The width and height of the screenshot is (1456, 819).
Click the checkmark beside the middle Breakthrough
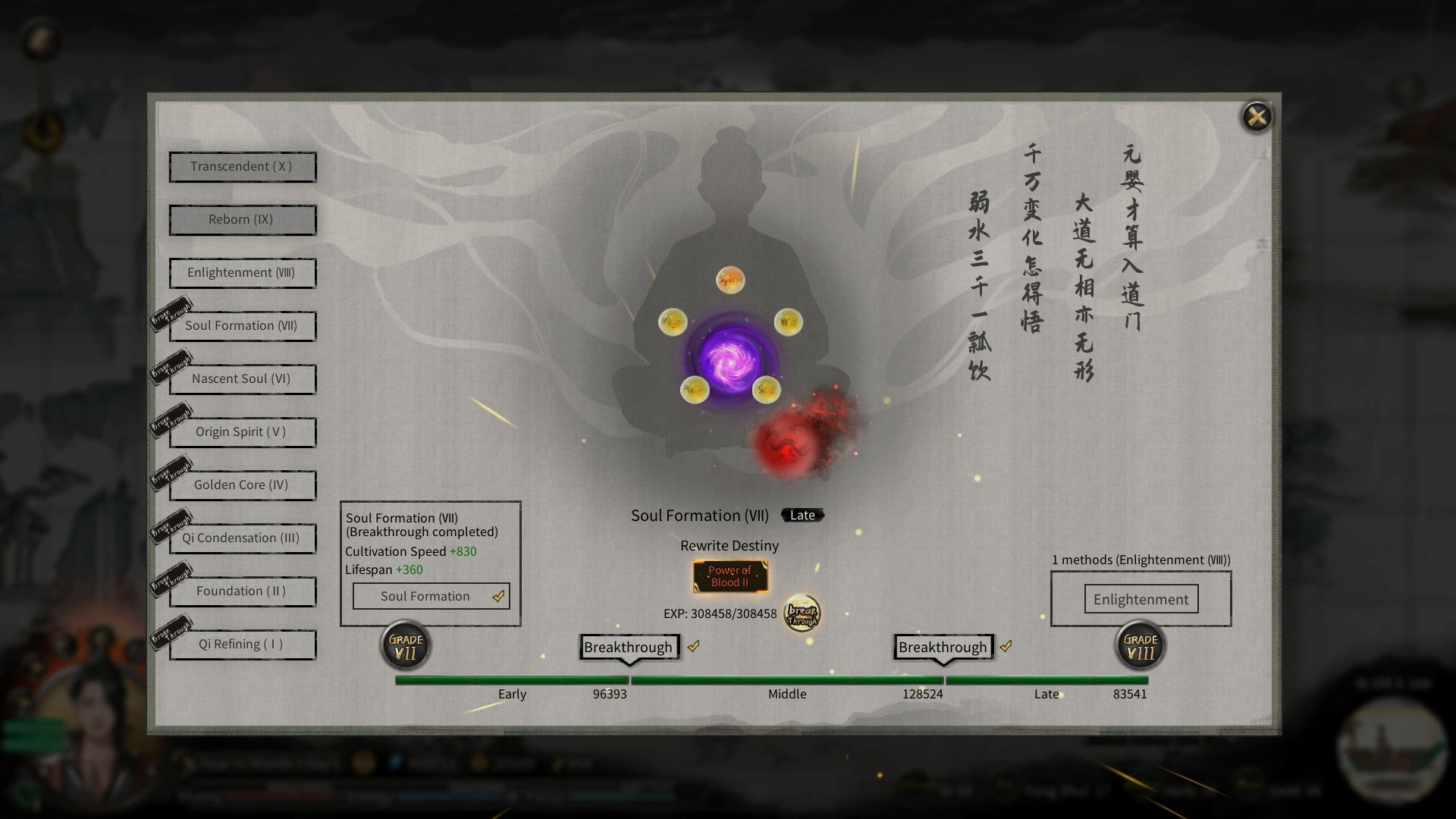[692, 648]
